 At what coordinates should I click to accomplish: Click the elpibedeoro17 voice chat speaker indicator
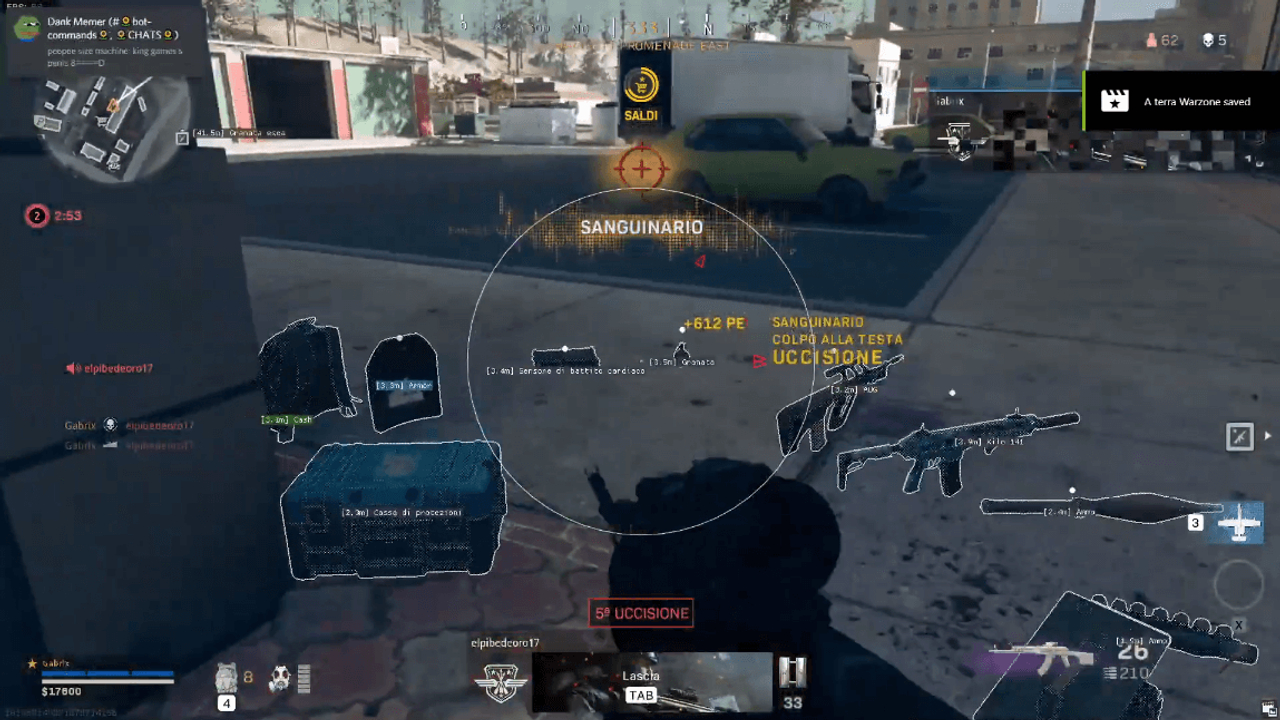point(73,369)
